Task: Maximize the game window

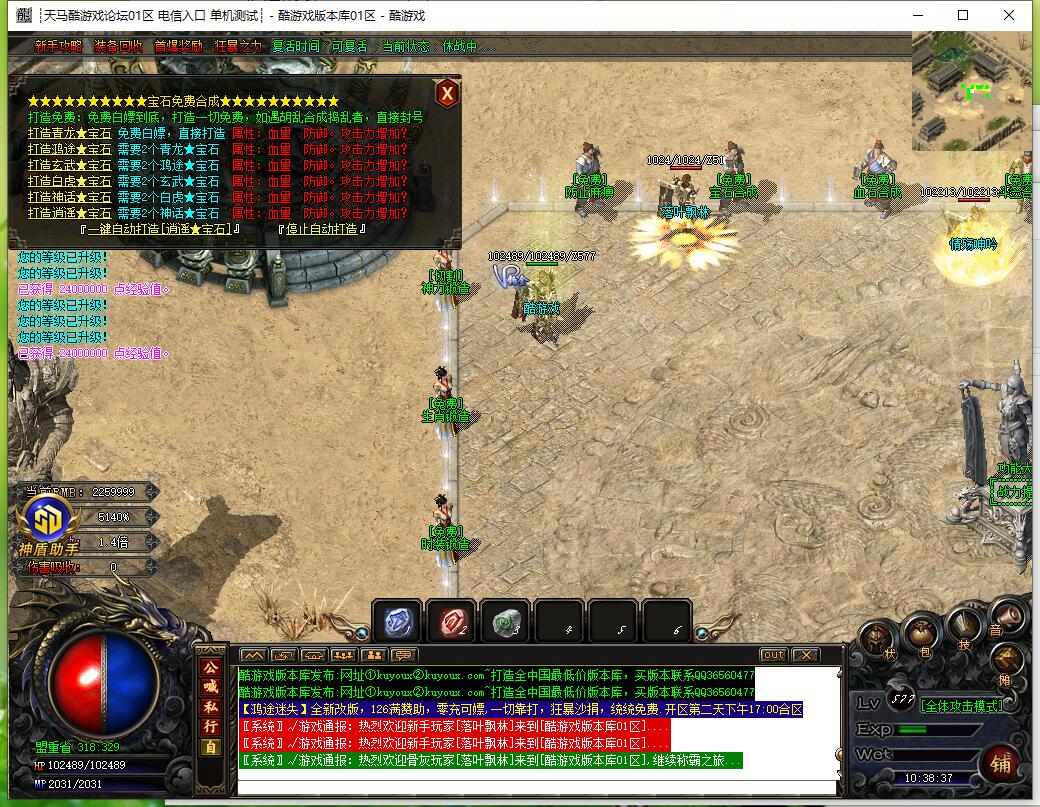Action: pos(963,15)
